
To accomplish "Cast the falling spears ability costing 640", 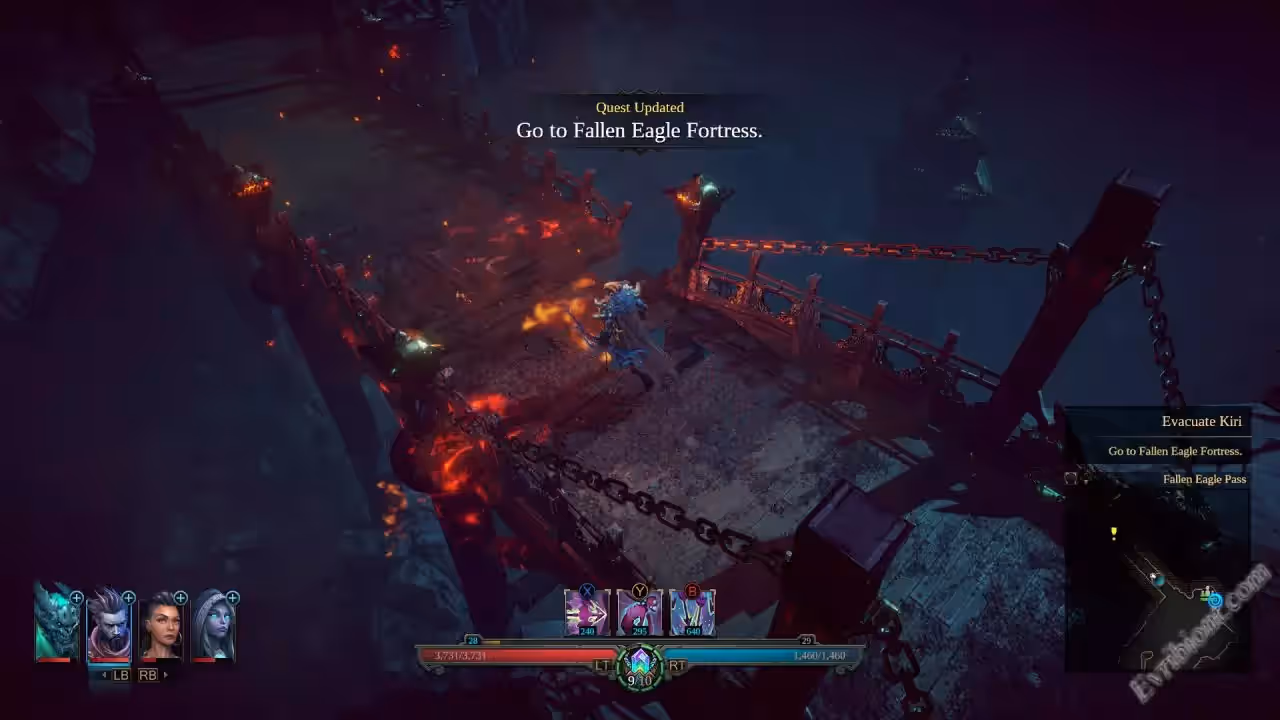I will [x=692, y=612].
